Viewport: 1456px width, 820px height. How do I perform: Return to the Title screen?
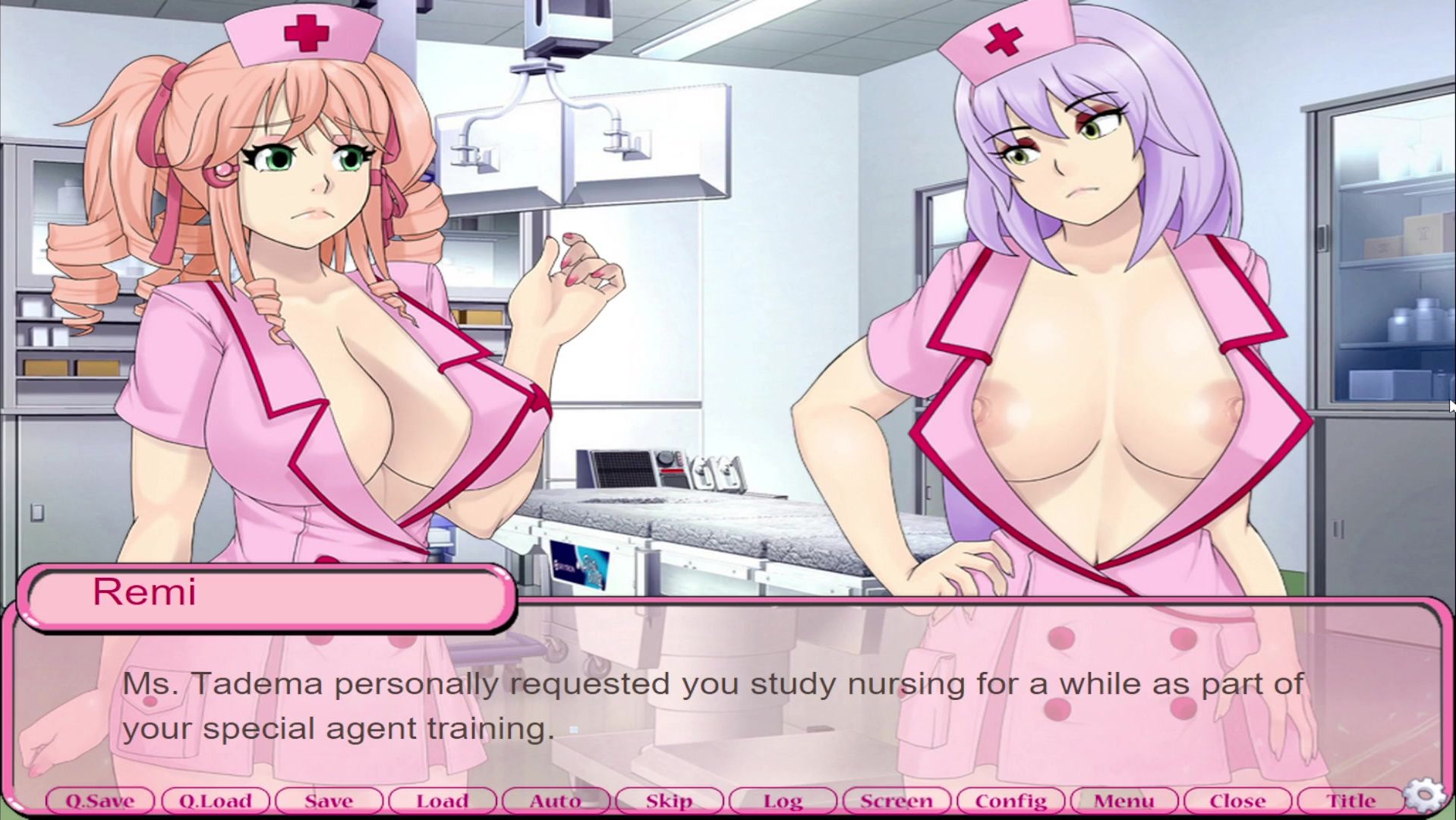1350,801
